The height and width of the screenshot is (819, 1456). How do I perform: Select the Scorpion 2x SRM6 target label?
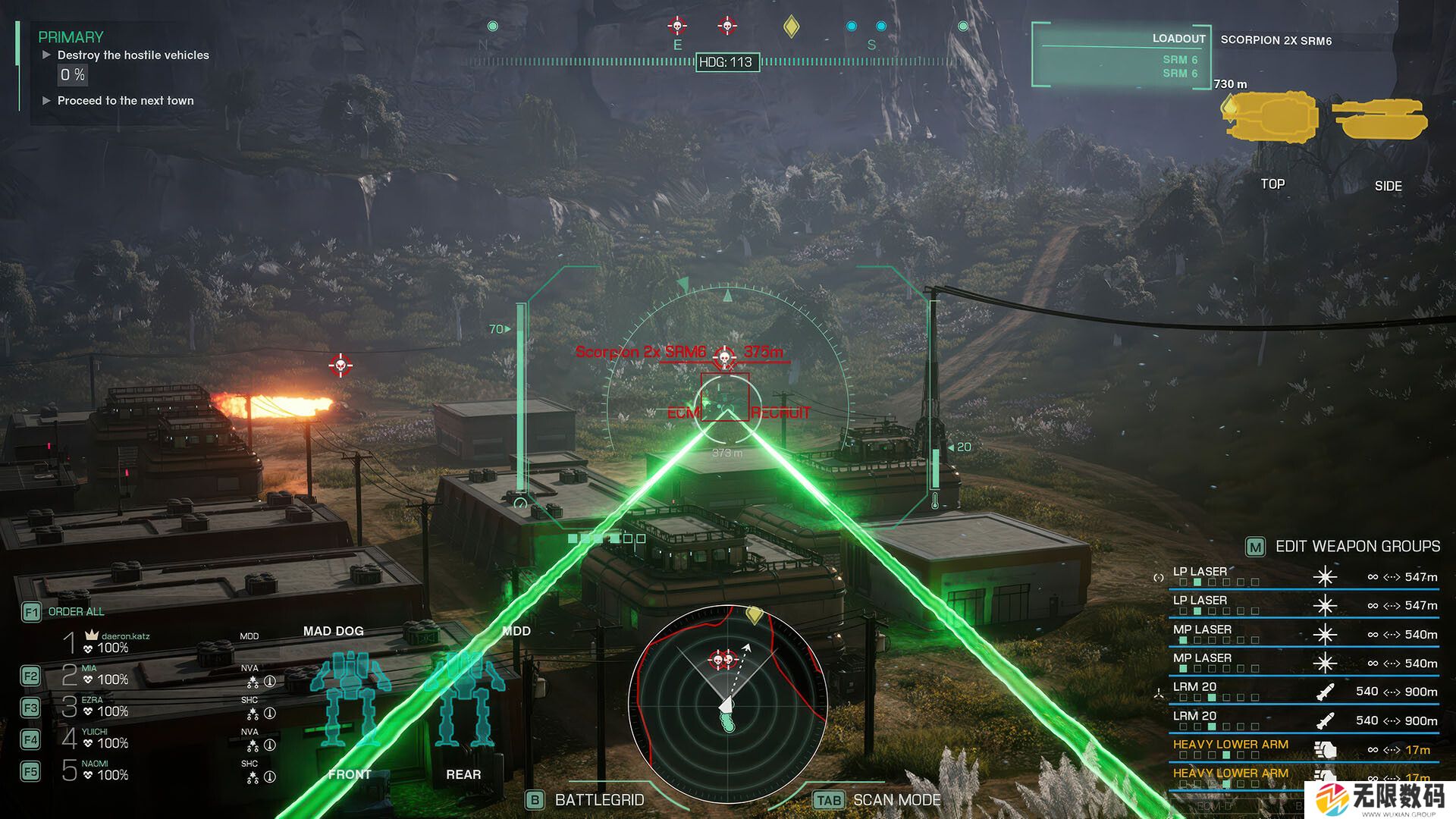641,352
